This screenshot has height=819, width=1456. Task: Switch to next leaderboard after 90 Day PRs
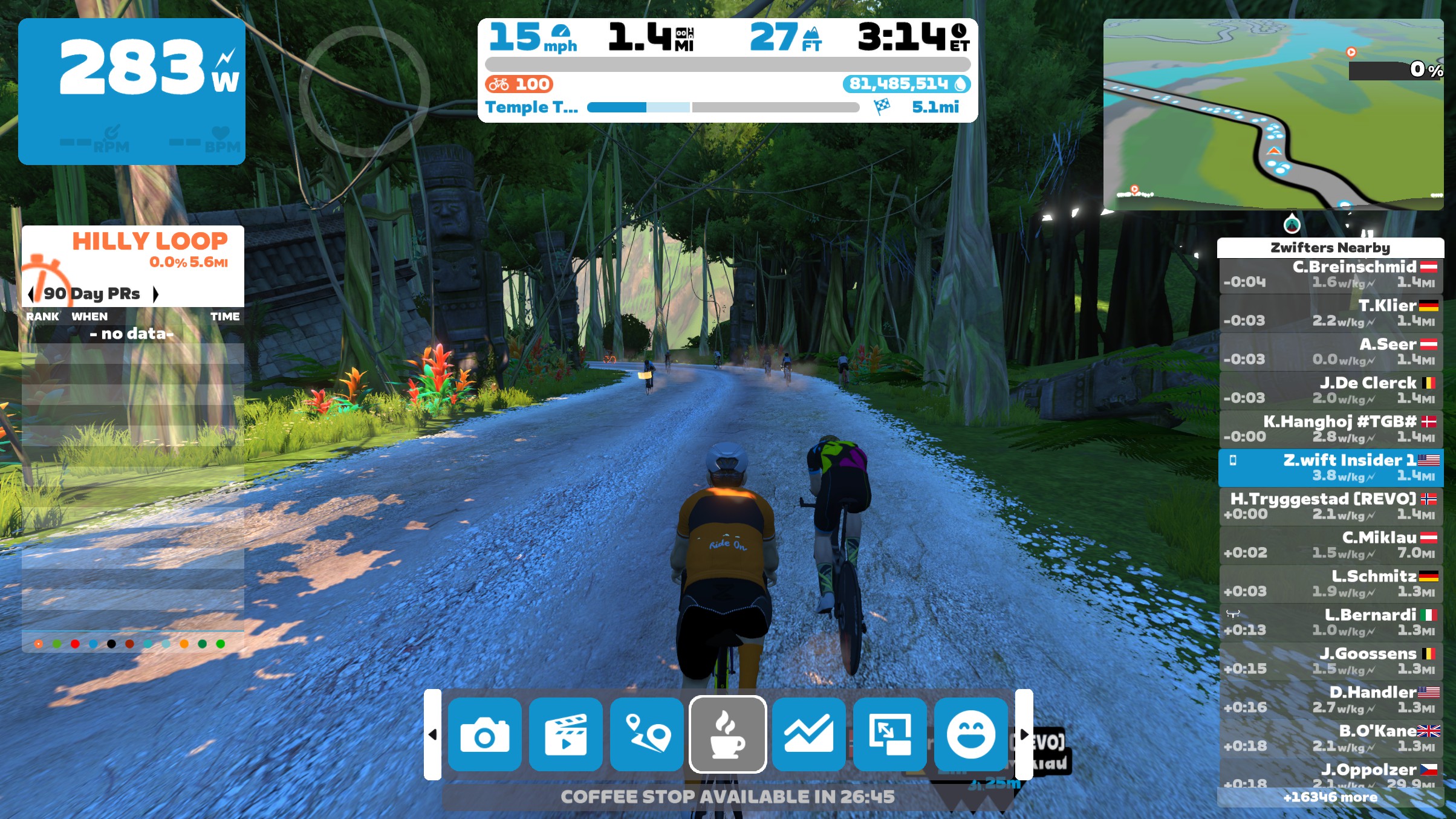(x=156, y=294)
